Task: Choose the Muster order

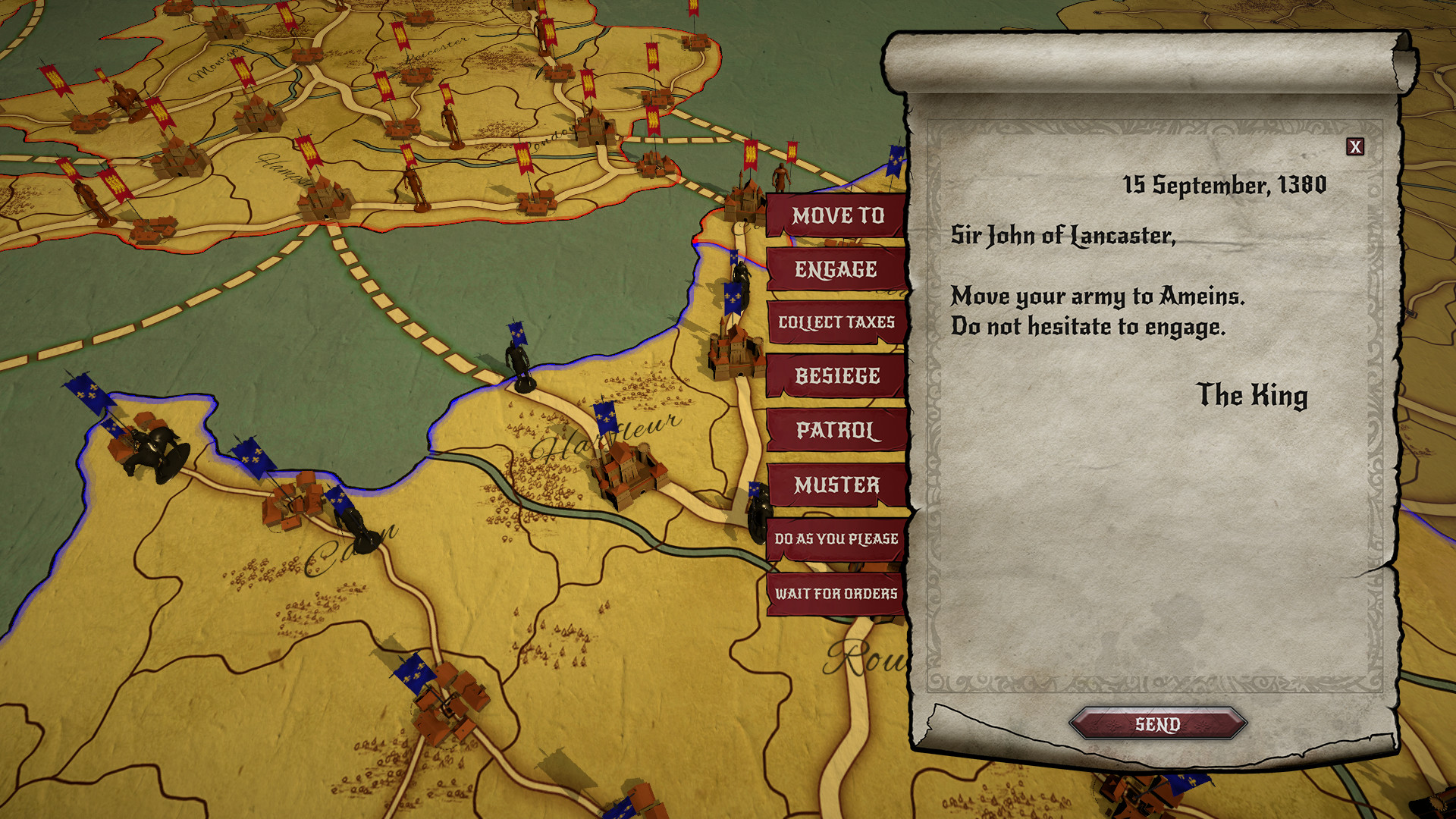Action: 837,482
